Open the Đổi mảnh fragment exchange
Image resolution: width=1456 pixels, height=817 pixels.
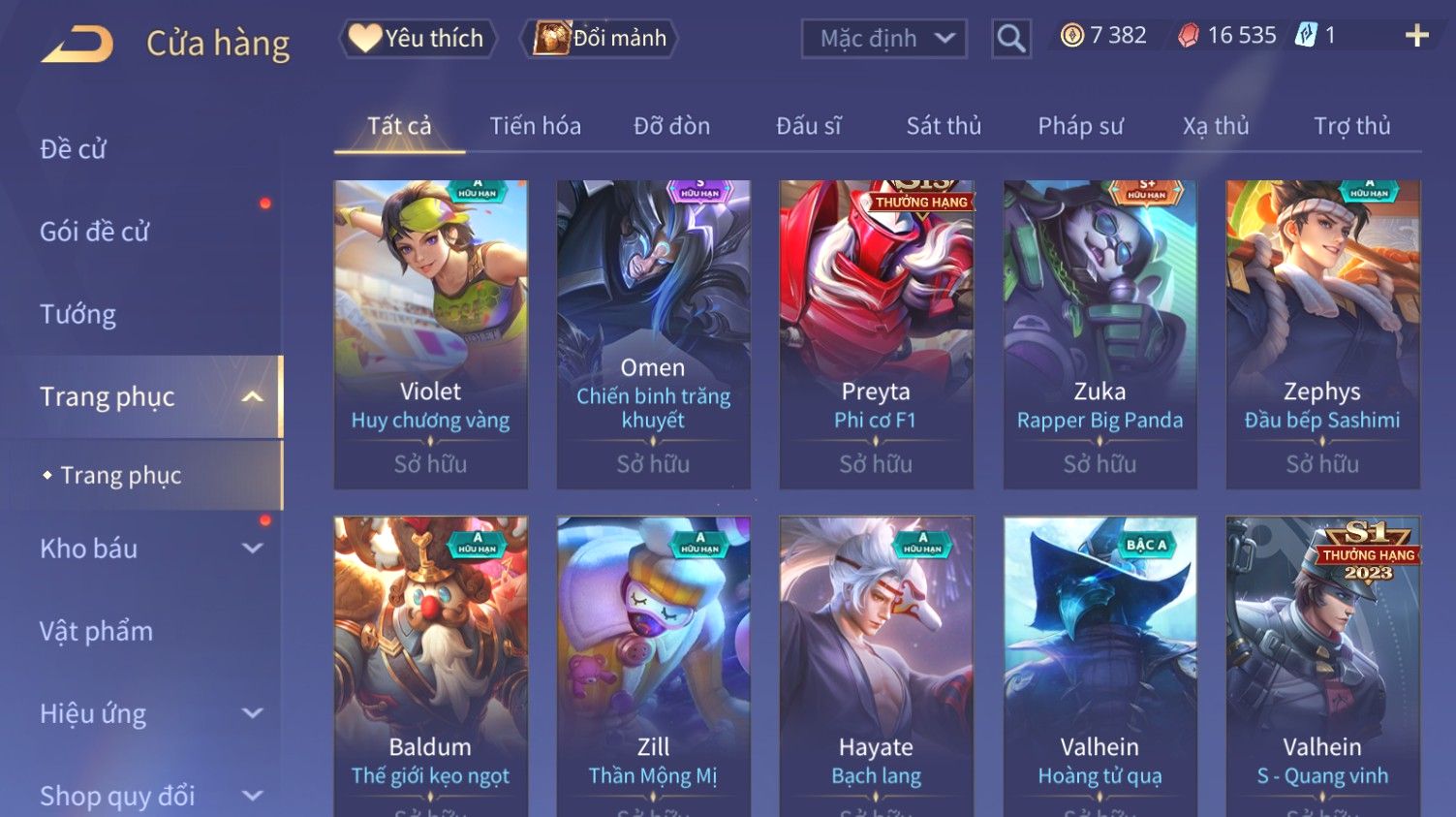[601, 39]
